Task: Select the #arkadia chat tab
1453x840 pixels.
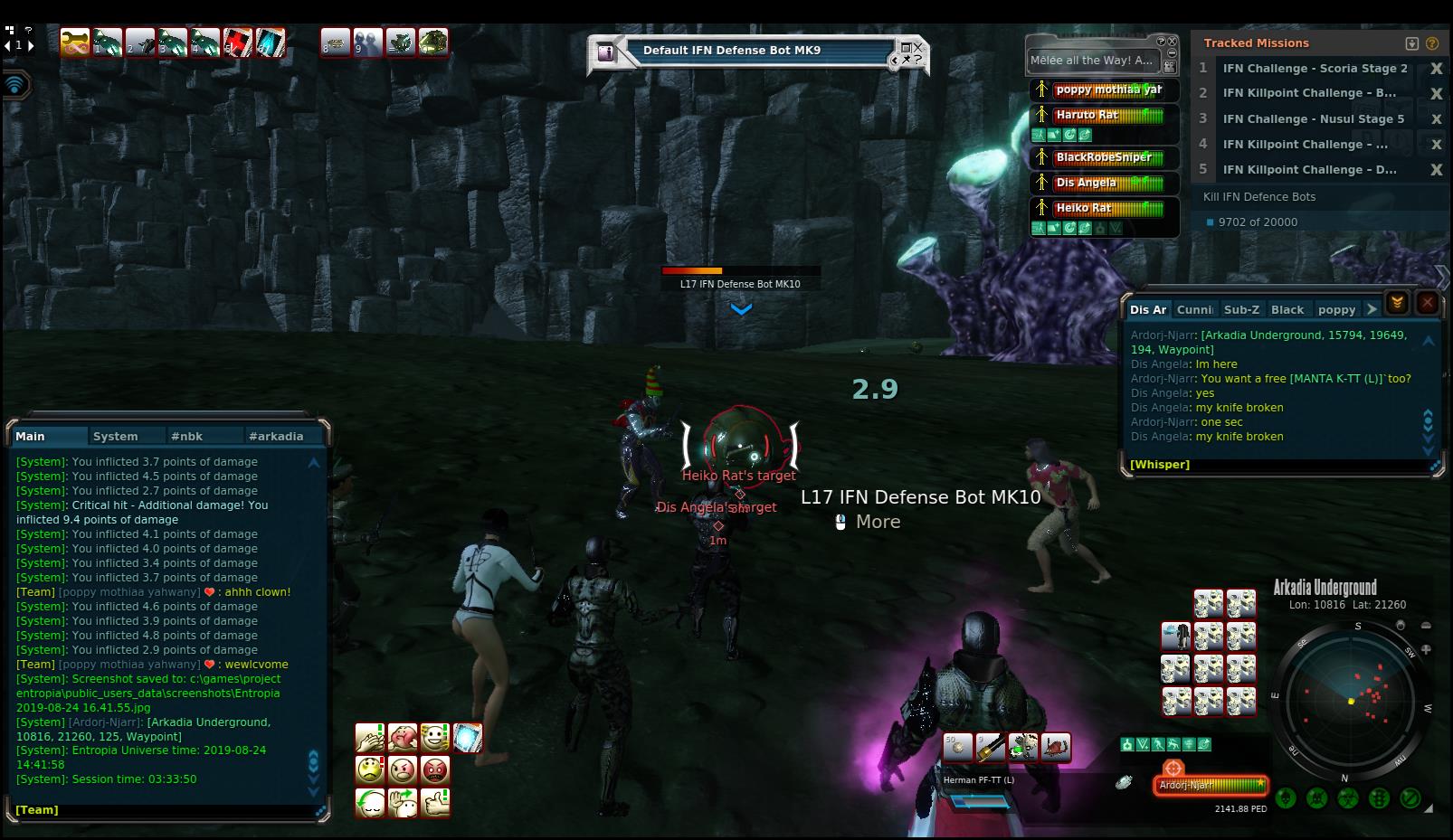Action: (276, 436)
